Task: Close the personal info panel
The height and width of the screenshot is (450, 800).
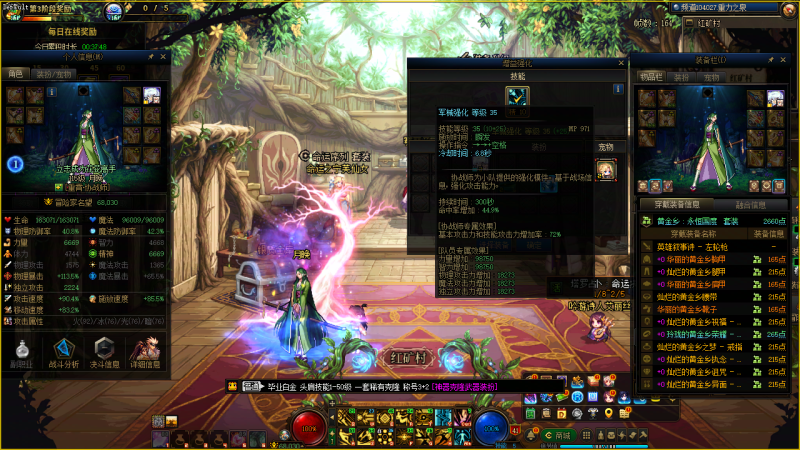Action: click(x=162, y=57)
